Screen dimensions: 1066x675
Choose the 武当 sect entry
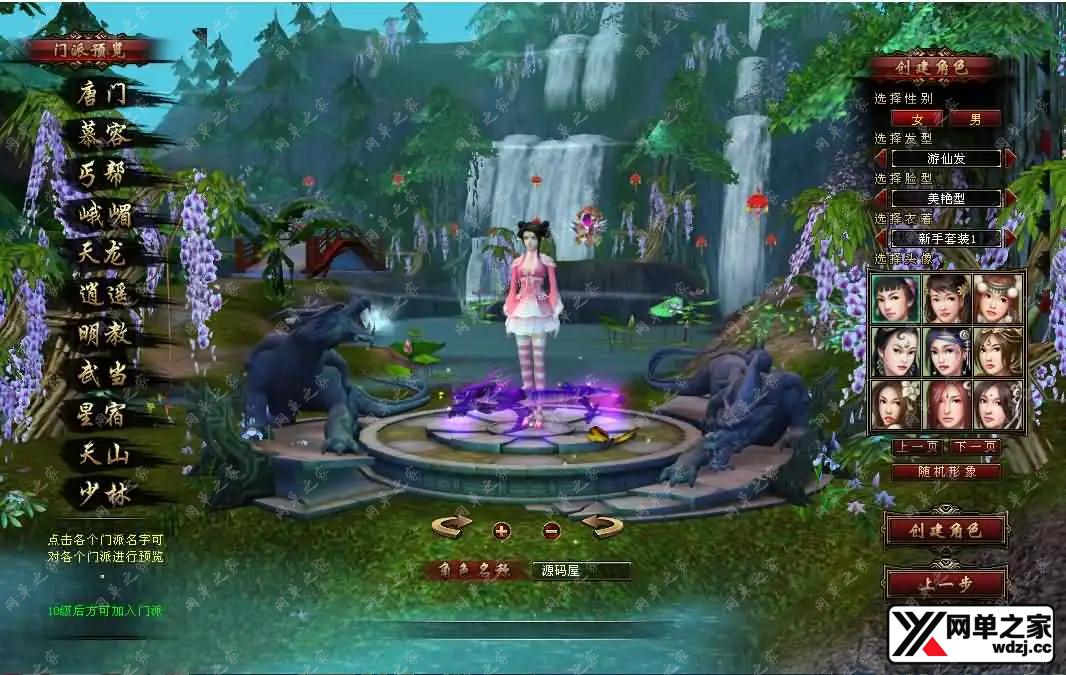[x=103, y=374]
